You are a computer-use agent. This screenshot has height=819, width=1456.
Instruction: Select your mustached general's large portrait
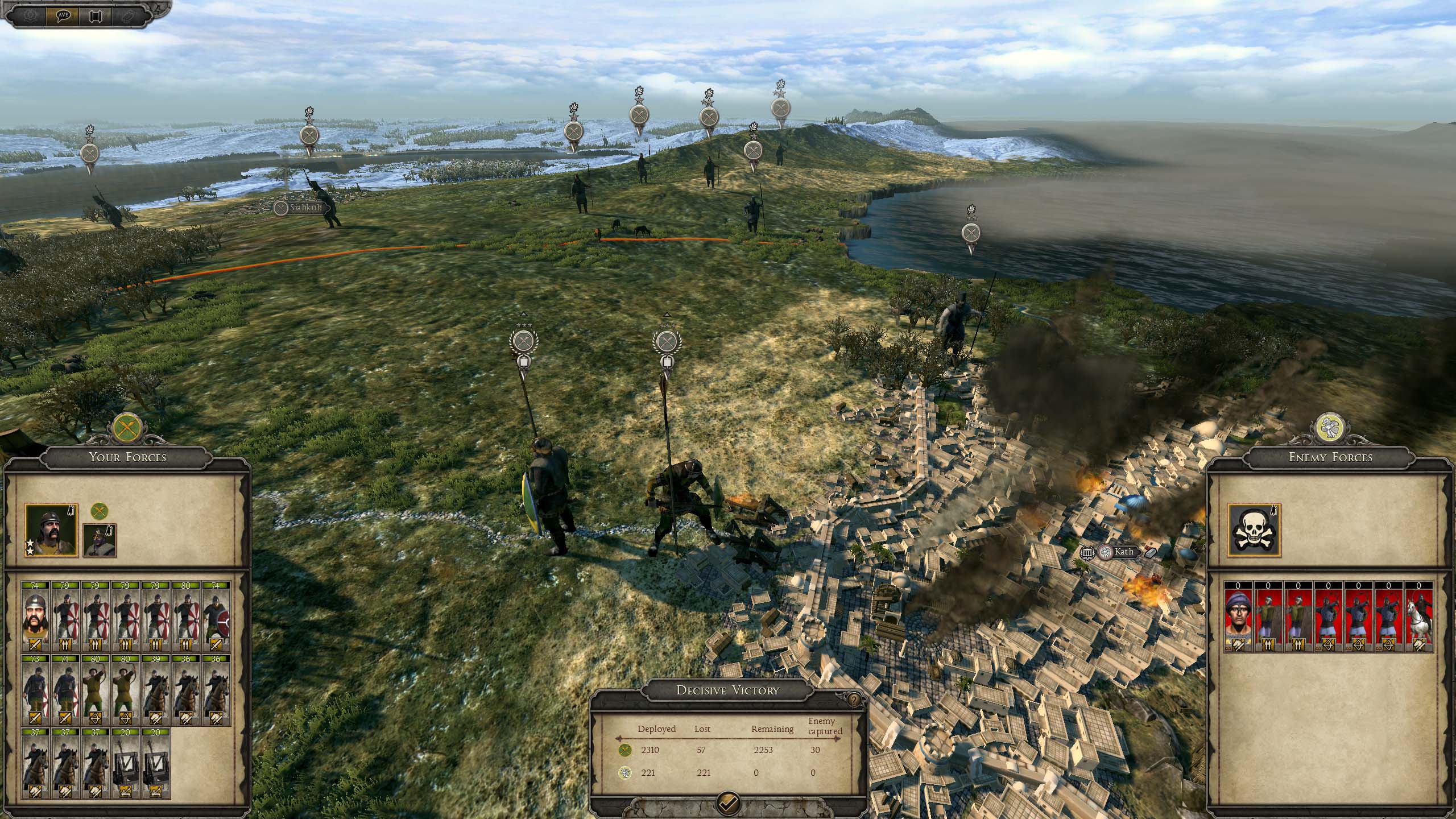pyautogui.click(x=51, y=530)
